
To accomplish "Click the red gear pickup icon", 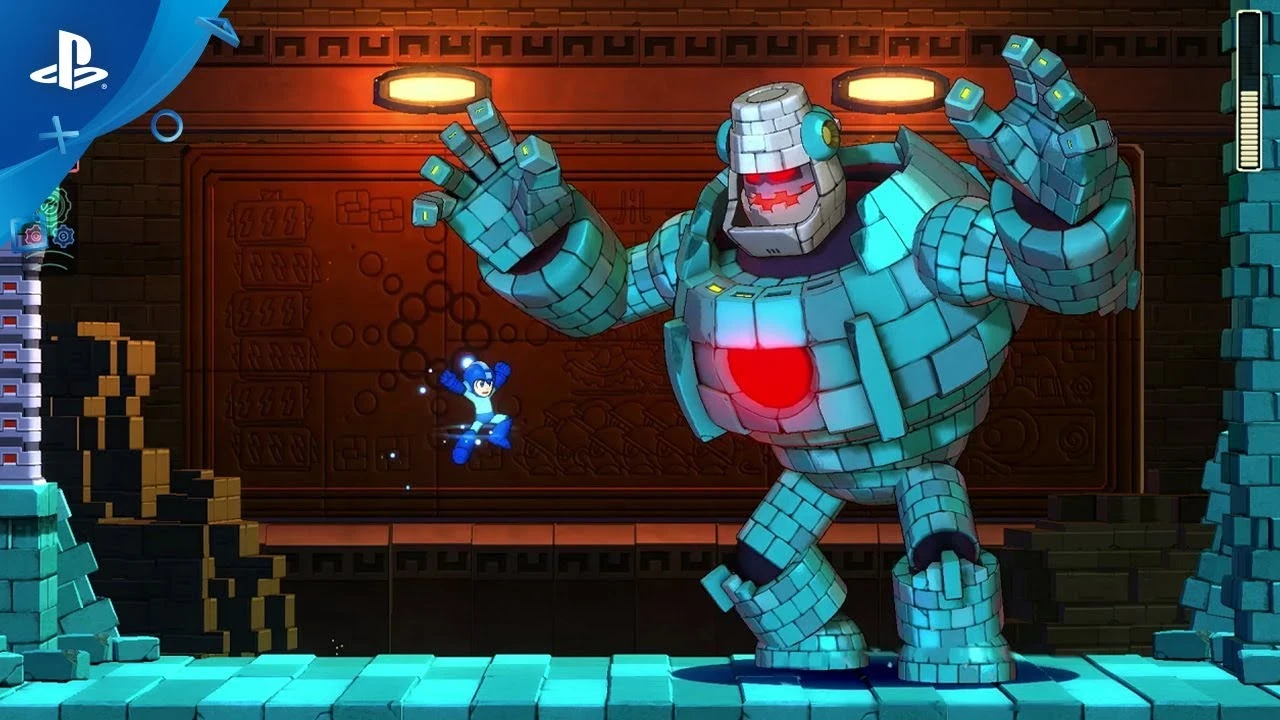I will (33, 234).
